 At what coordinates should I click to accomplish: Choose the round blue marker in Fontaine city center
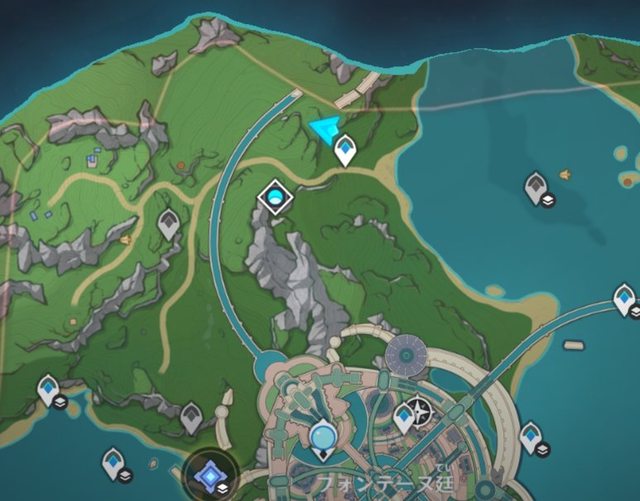[x=323, y=435]
